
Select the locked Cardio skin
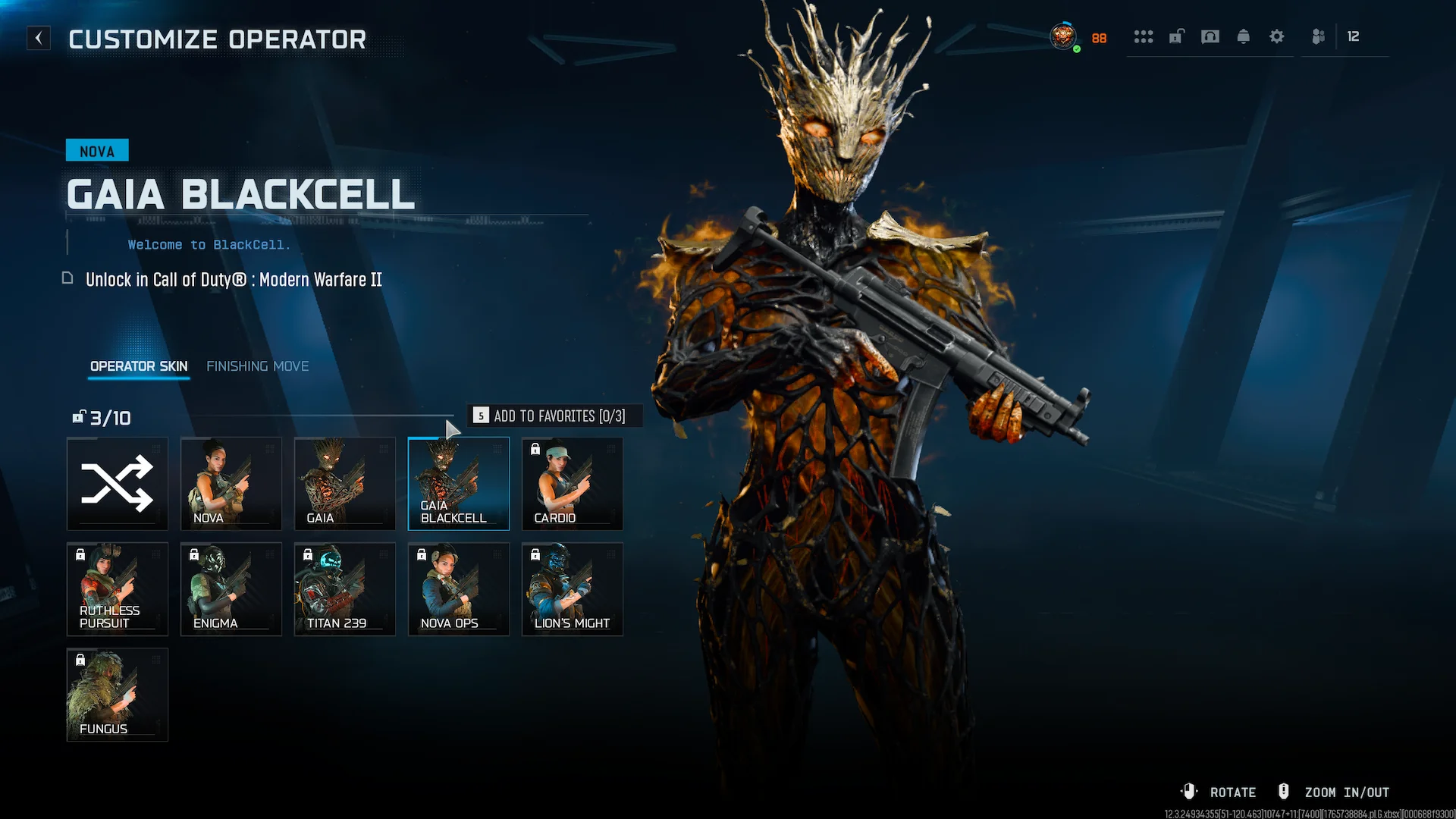click(x=573, y=484)
